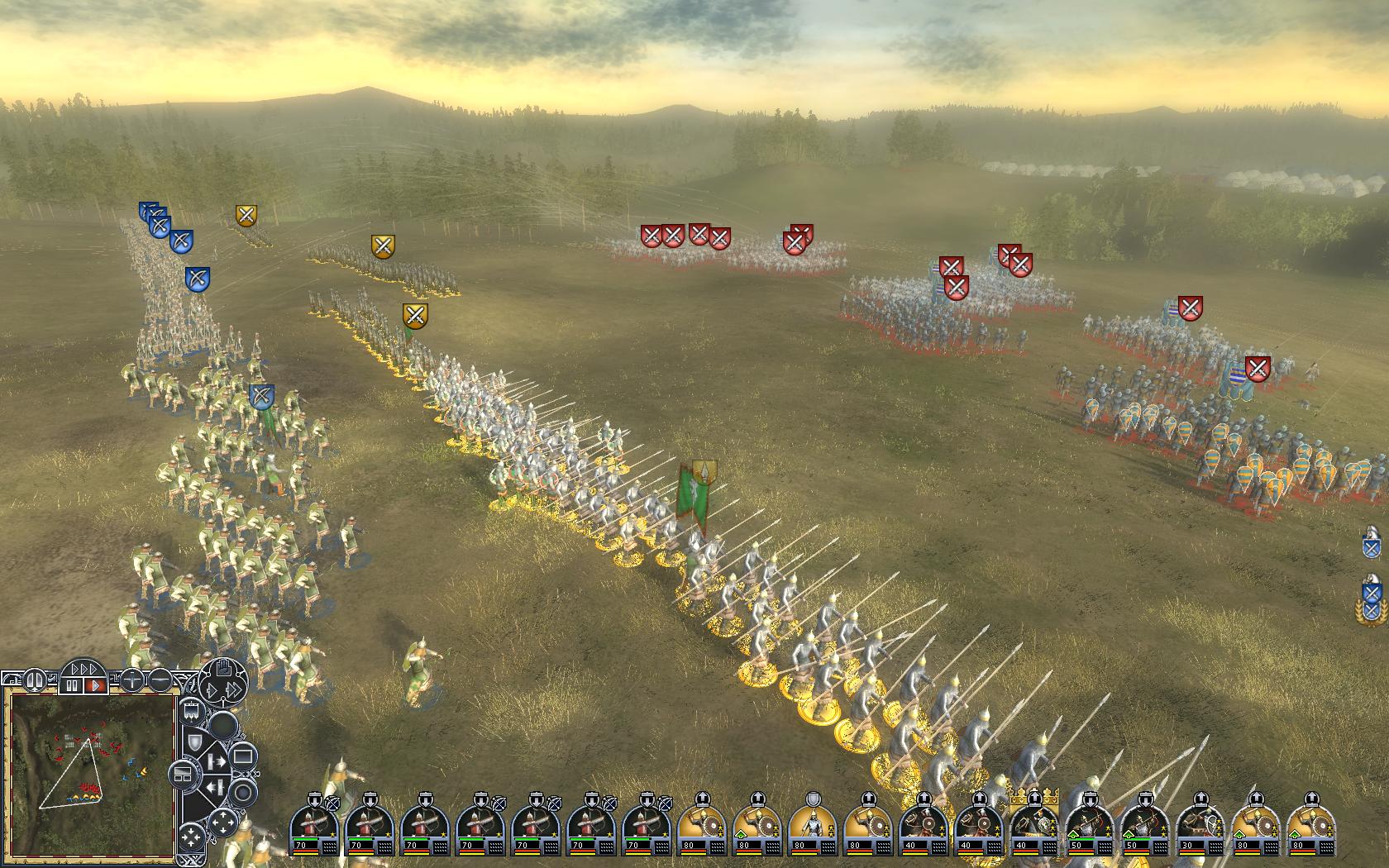The image size is (1389, 868).
Task: Select the general's unit card with crown
Action: pos(1033,823)
